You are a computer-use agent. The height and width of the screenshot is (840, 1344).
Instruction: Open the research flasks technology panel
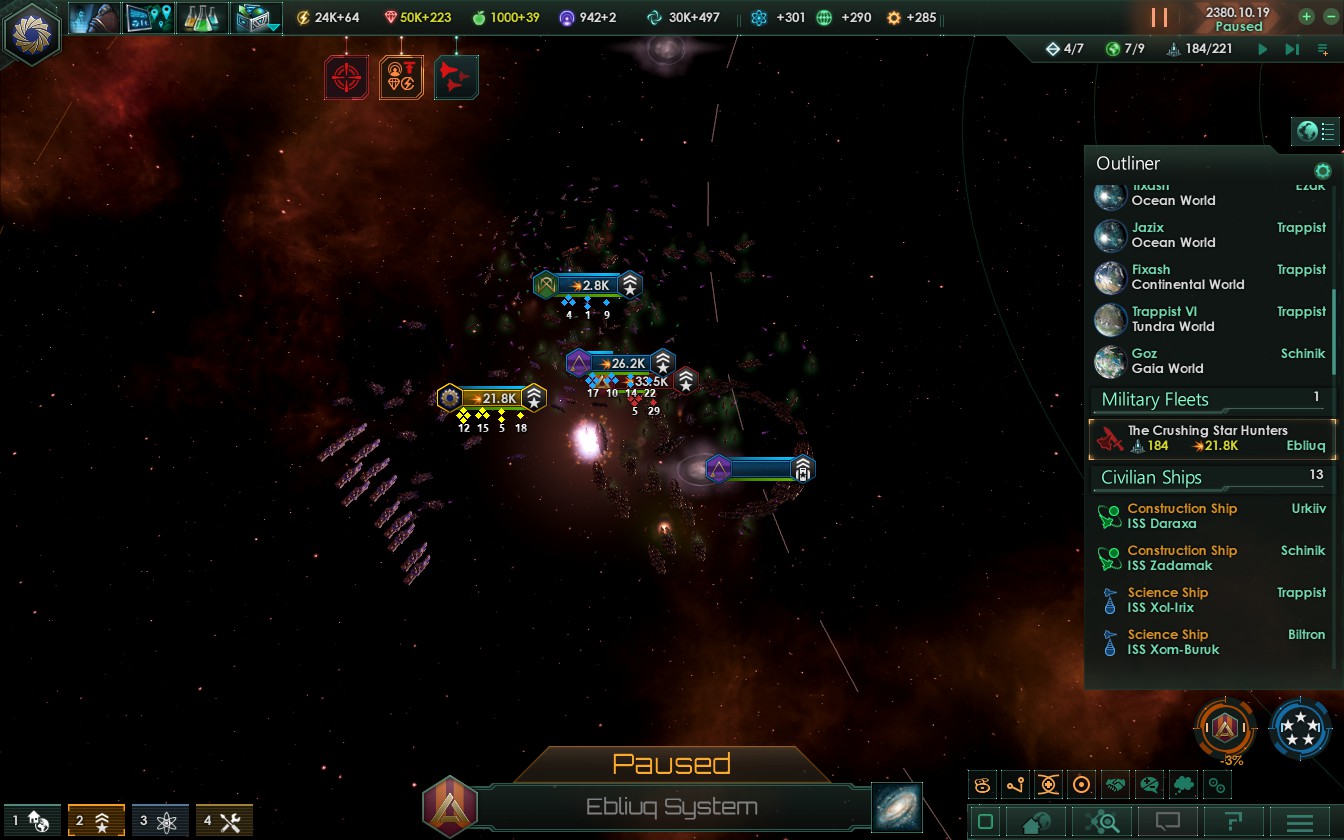pos(201,18)
